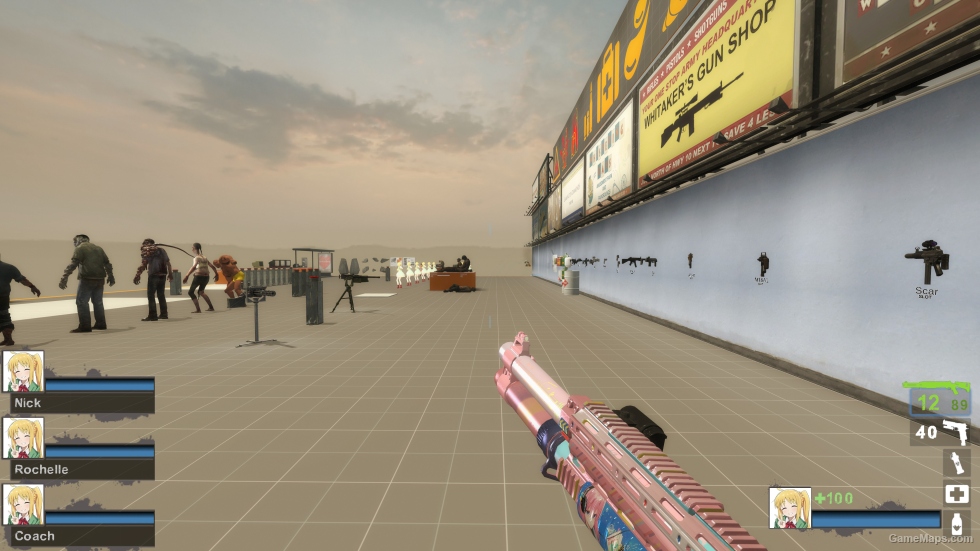Select the throwable bottle item slot
This screenshot has width=980, height=551.
[x=956, y=462]
